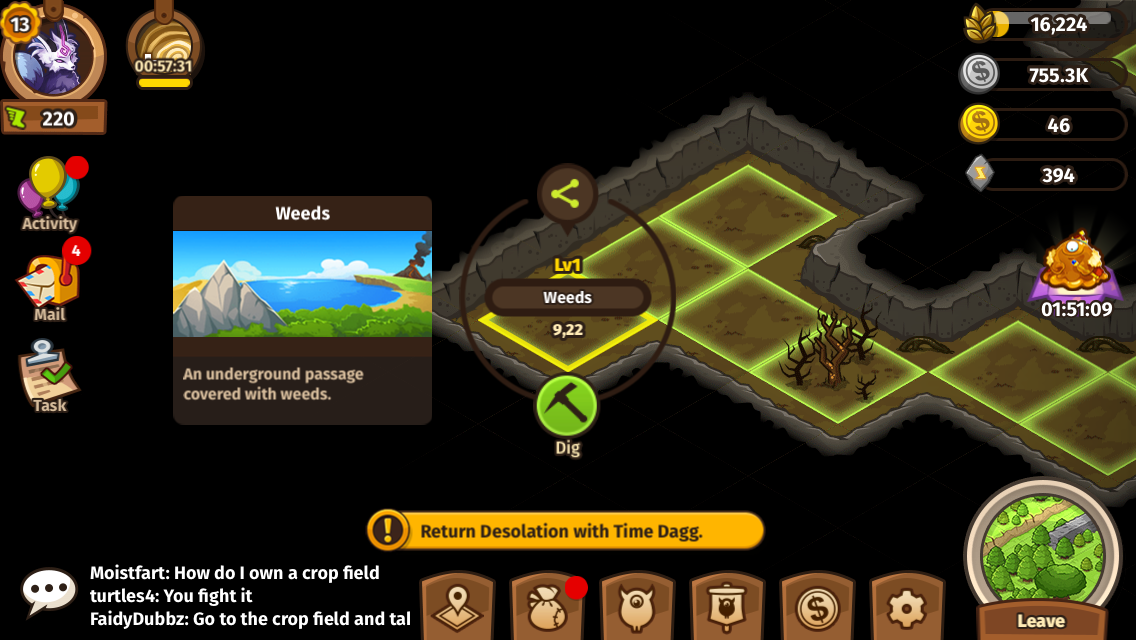
Task: Open the chat speech bubble
Action: coord(49,592)
